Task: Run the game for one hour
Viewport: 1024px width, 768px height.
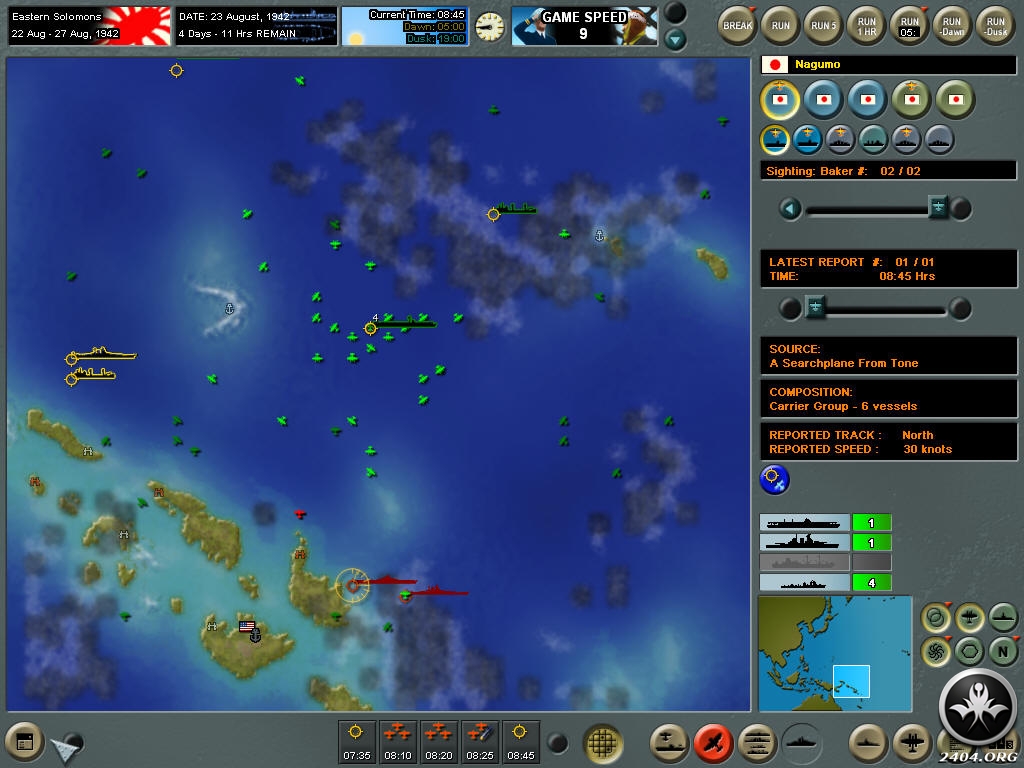Action: 867,24
